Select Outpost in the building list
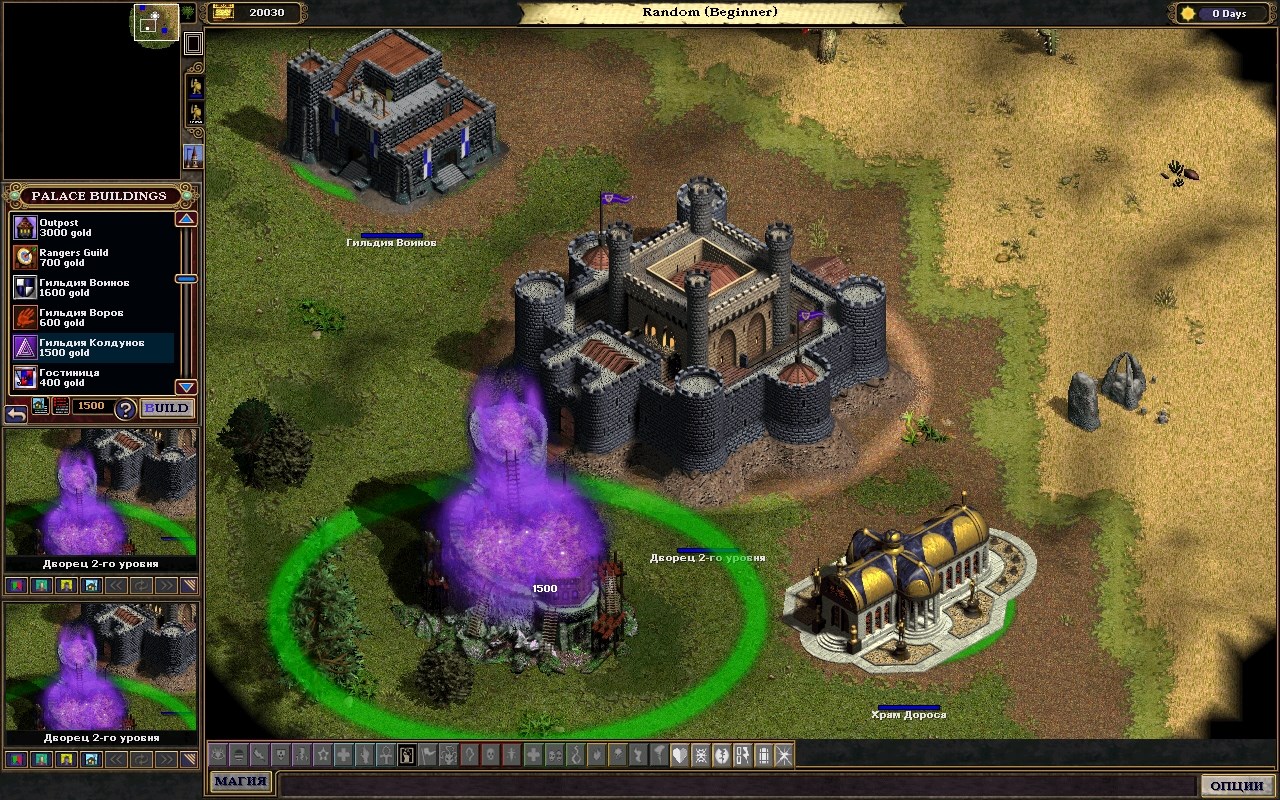Image resolution: width=1280 pixels, height=800 pixels. [x=90, y=228]
